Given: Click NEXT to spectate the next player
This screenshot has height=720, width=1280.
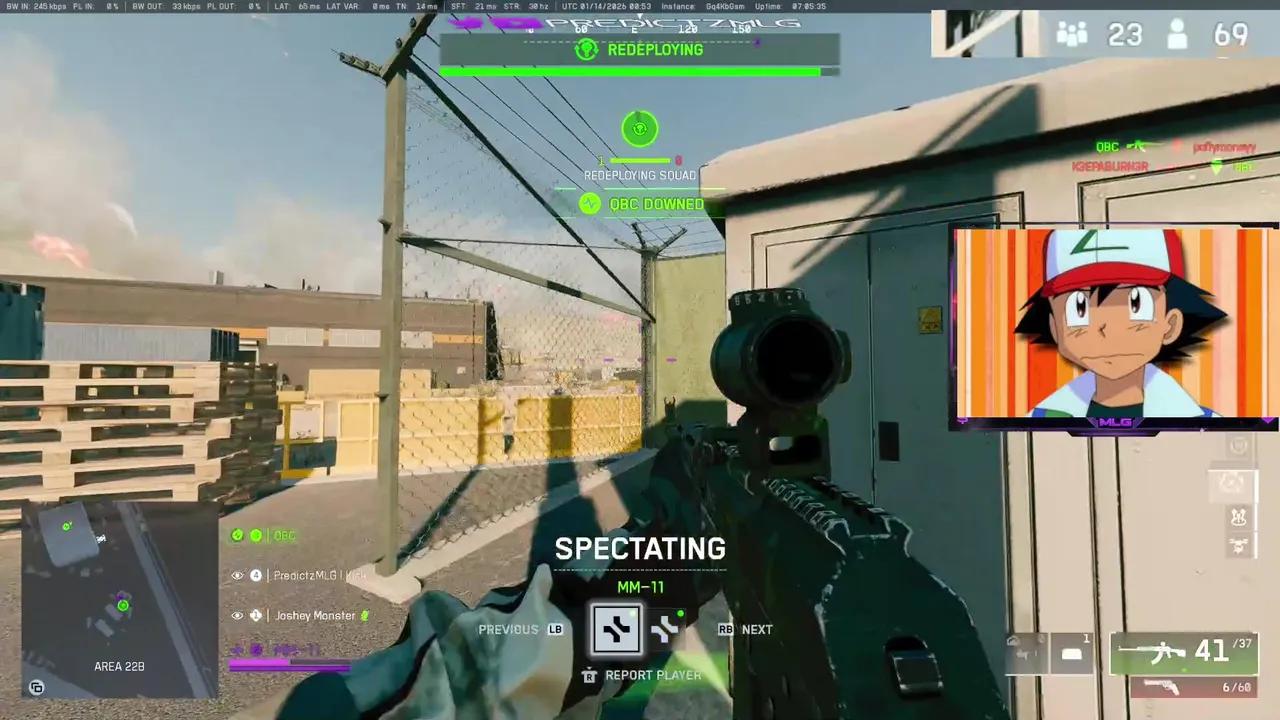Looking at the screenshot, I should 757,629.
